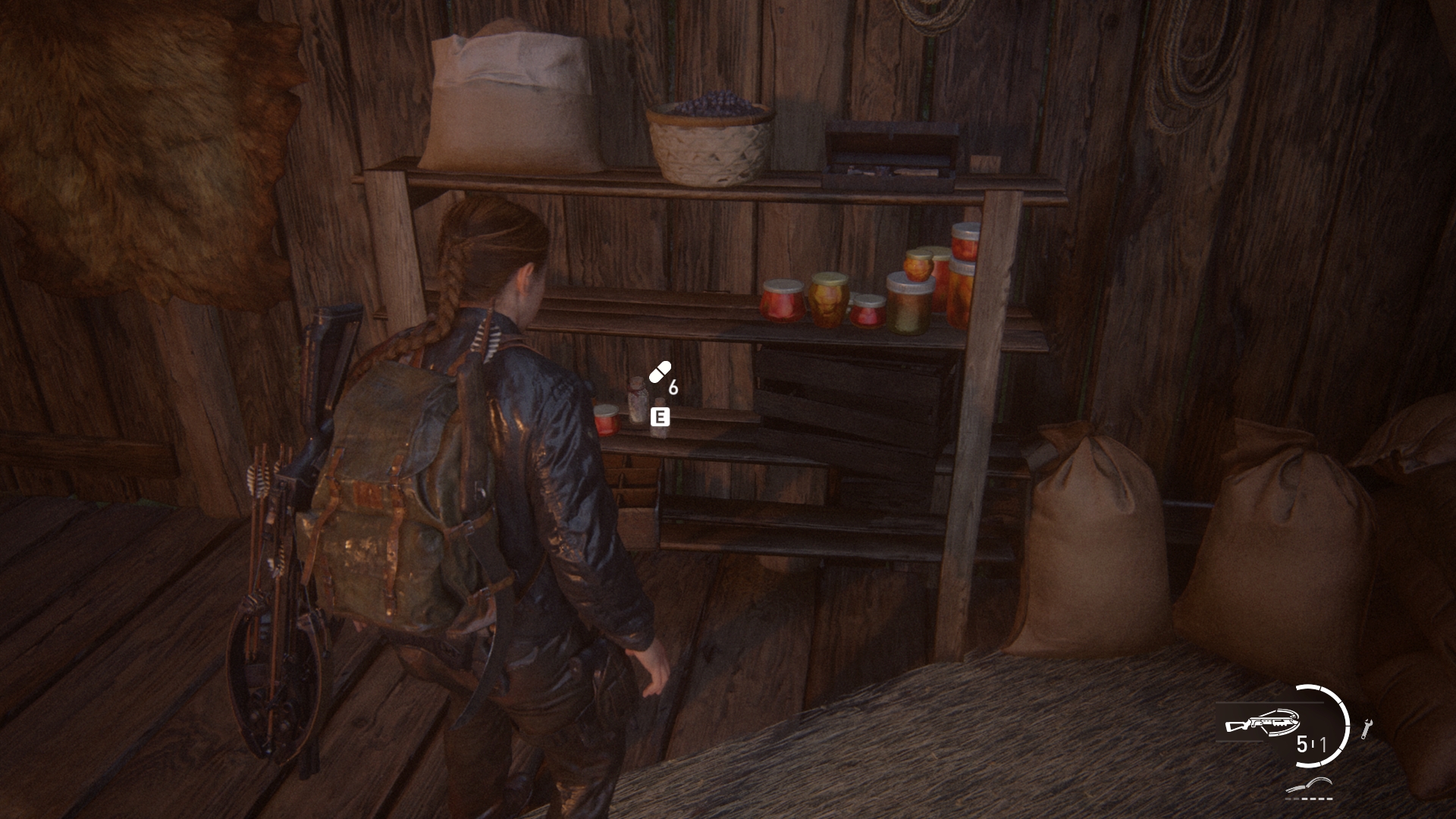This screenshot has height=819, width=1456.
Task: Click the pill supplements pickup icon
Action: (660, 372)
